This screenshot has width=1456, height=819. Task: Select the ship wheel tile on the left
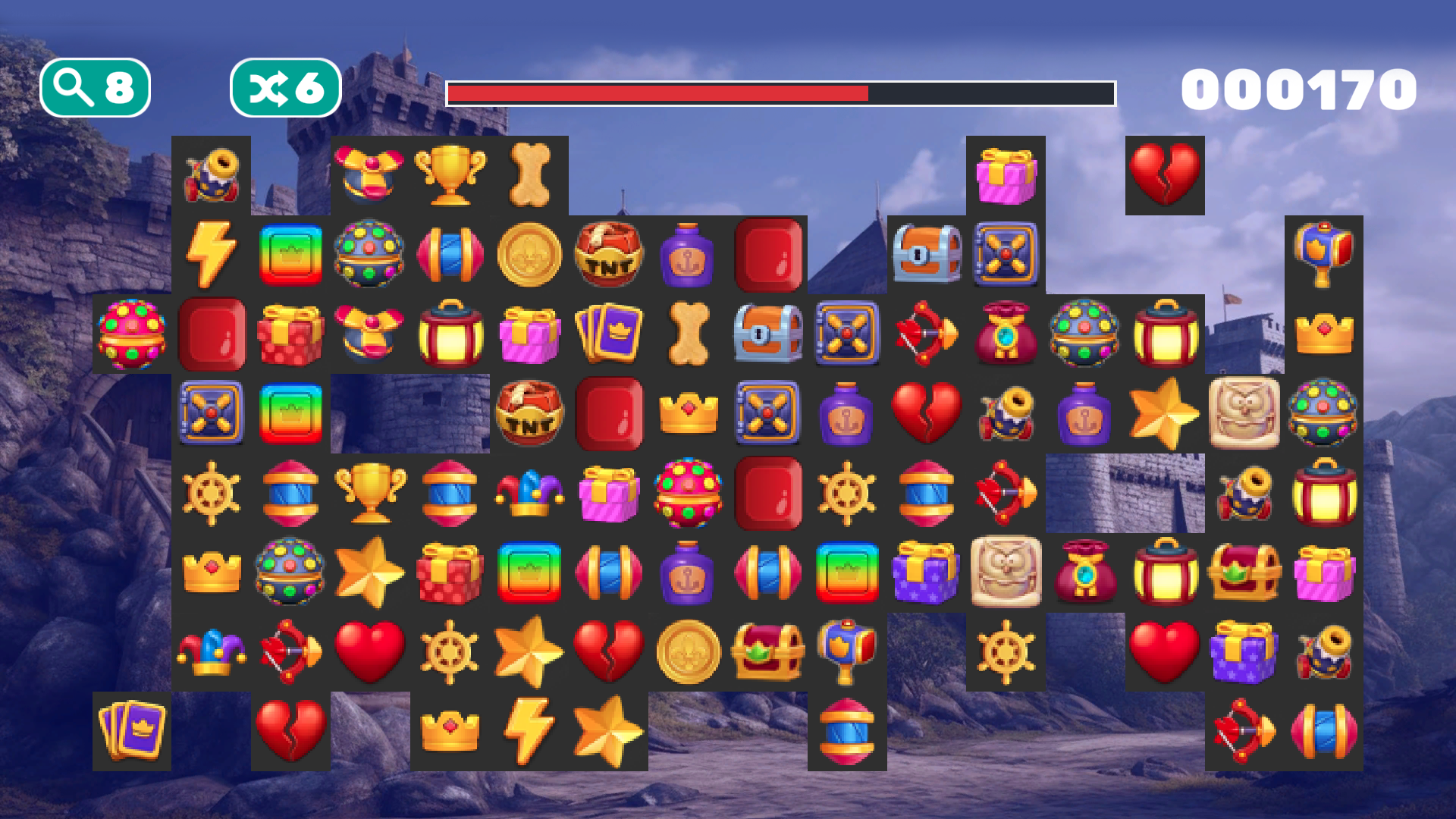click(212, 493)
